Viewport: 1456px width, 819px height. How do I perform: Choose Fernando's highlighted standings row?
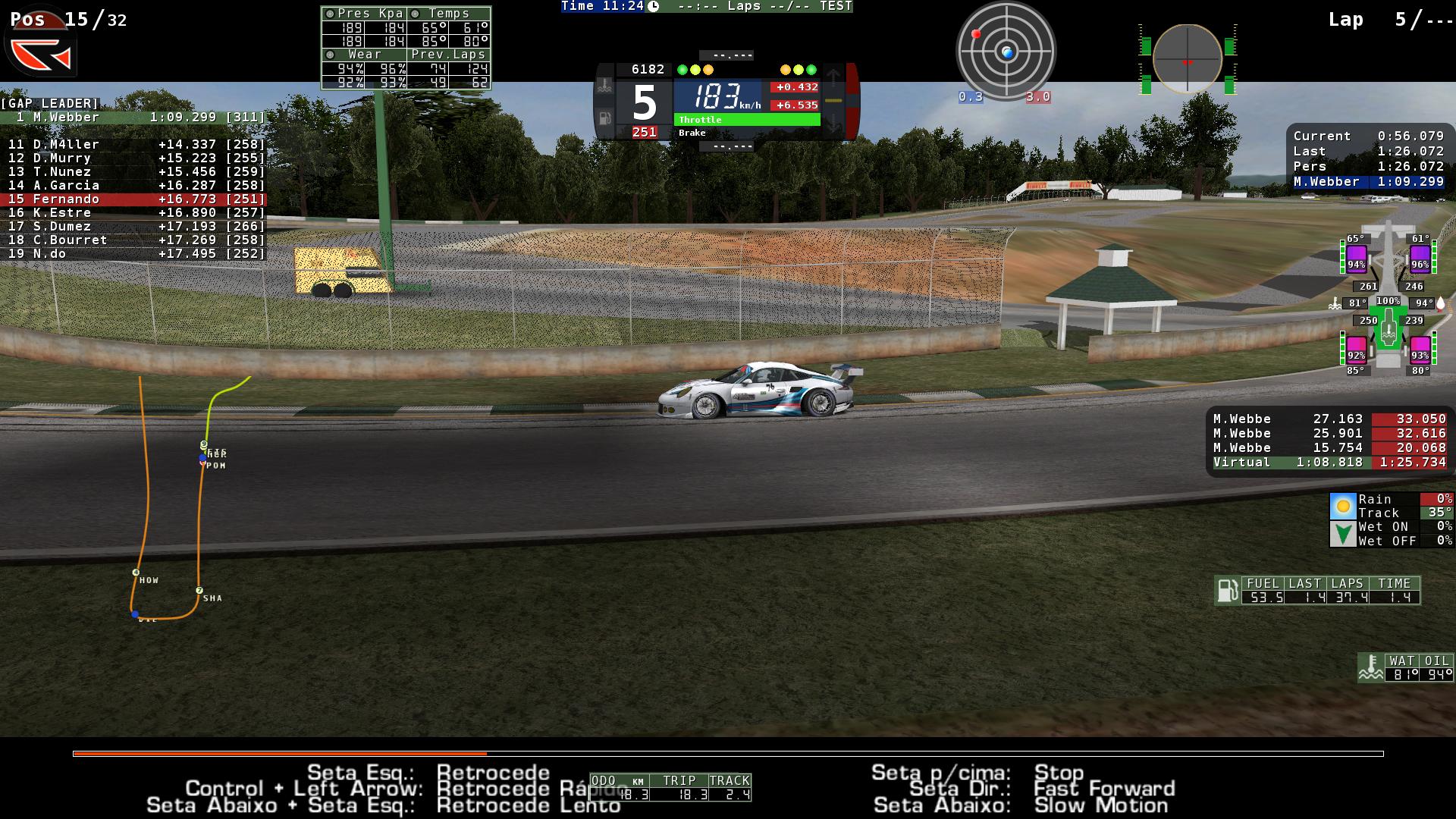133,199
